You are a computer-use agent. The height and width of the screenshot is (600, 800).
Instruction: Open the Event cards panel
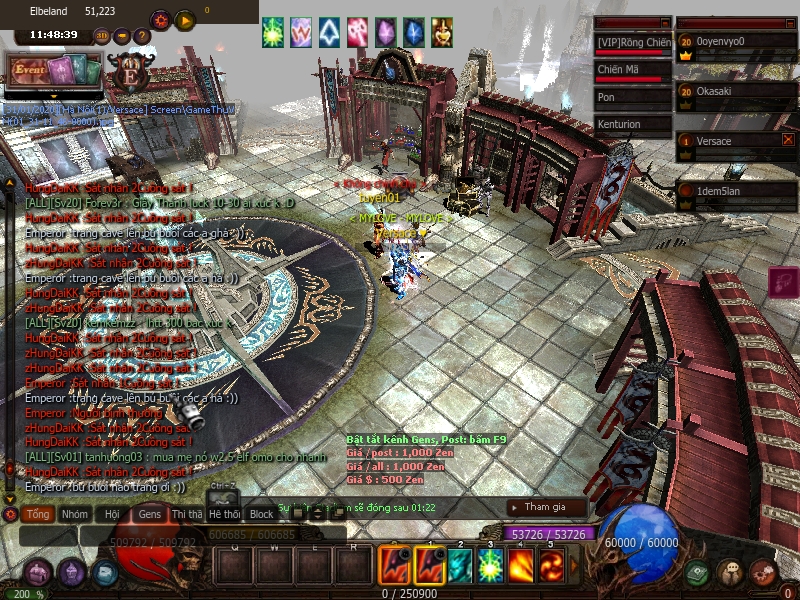click(56, 70)
